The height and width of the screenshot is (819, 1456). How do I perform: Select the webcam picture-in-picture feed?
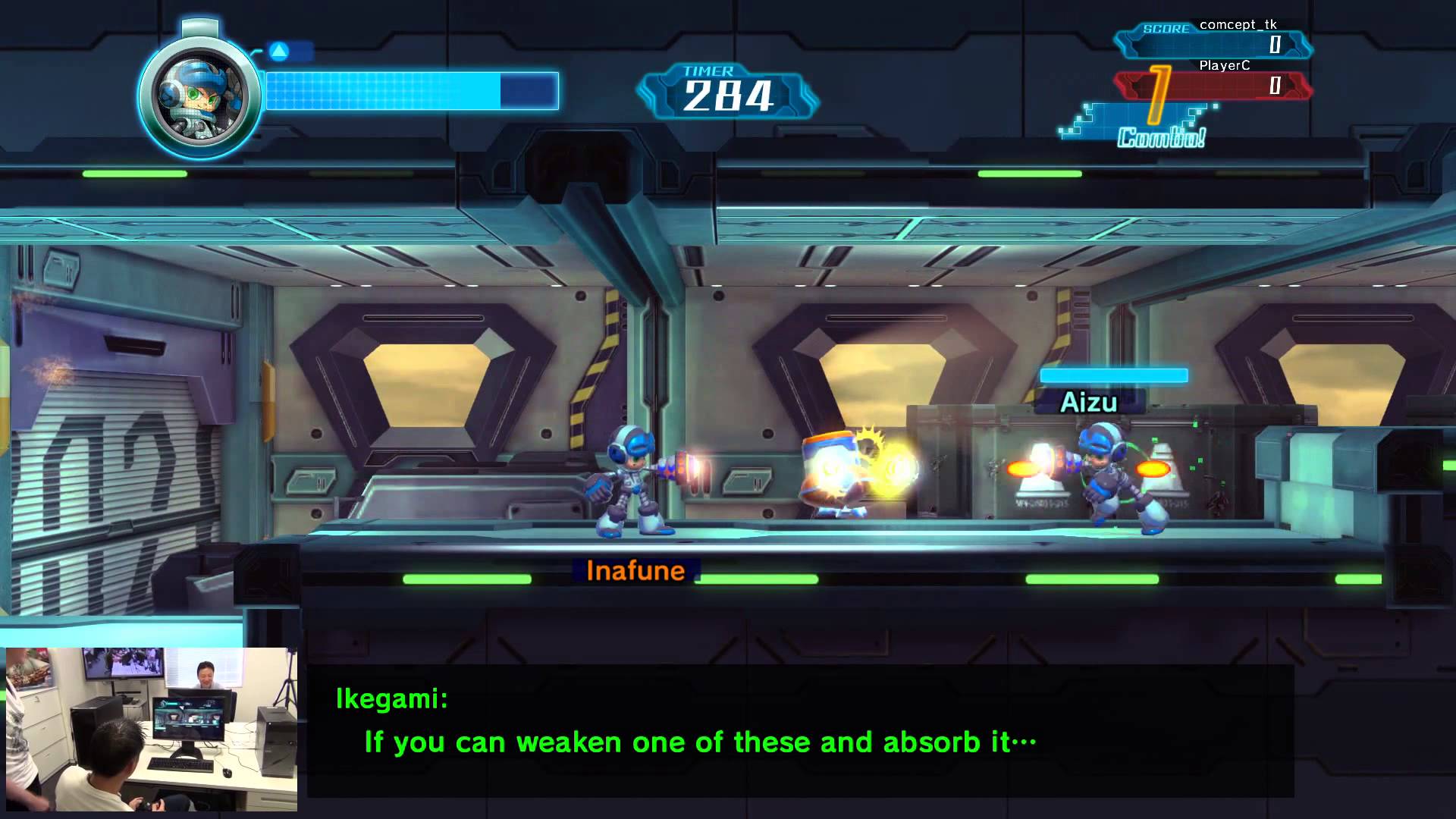pos(152,729)
